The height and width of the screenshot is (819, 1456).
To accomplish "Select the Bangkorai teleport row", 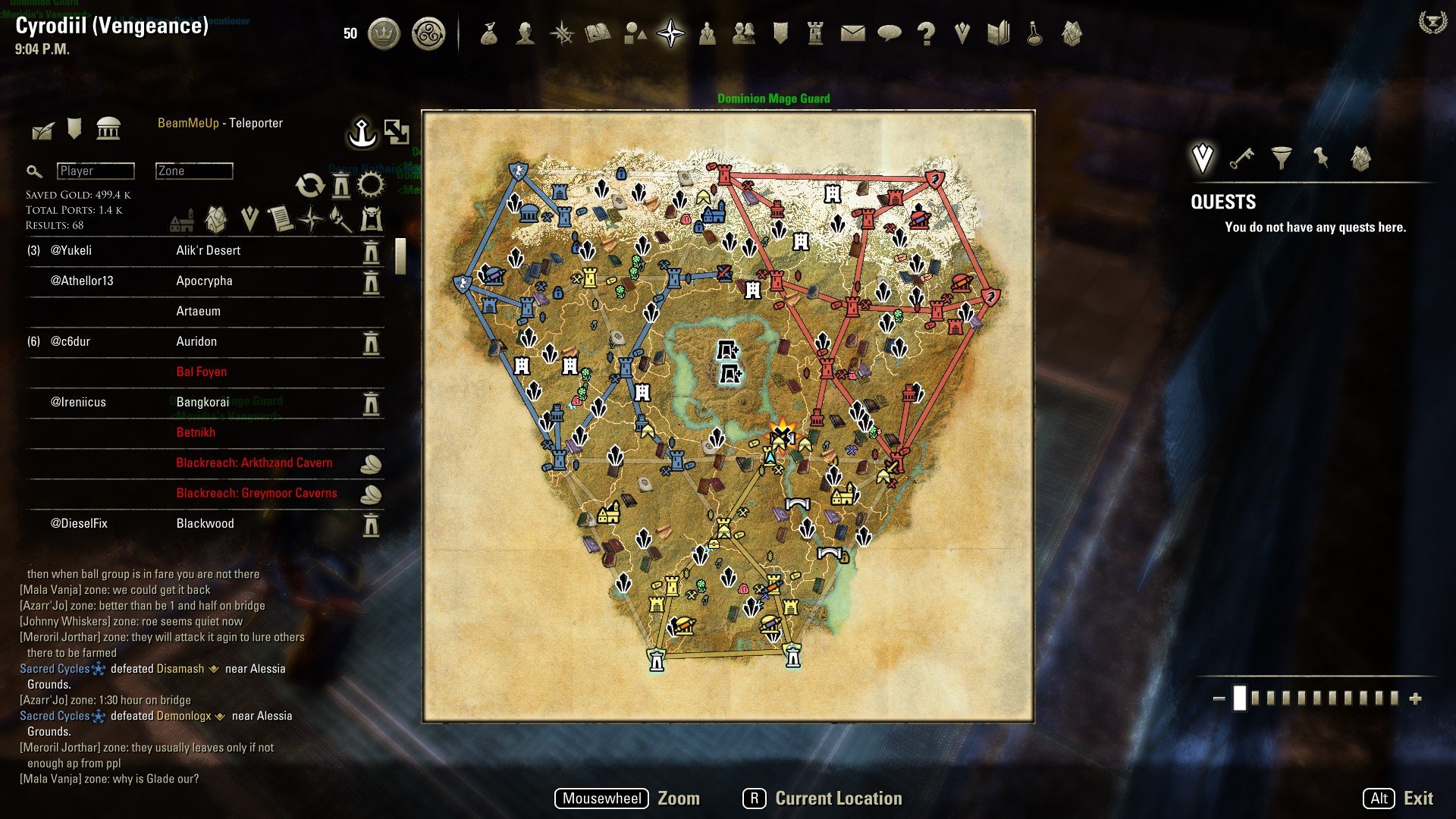I will click(205, 403).
